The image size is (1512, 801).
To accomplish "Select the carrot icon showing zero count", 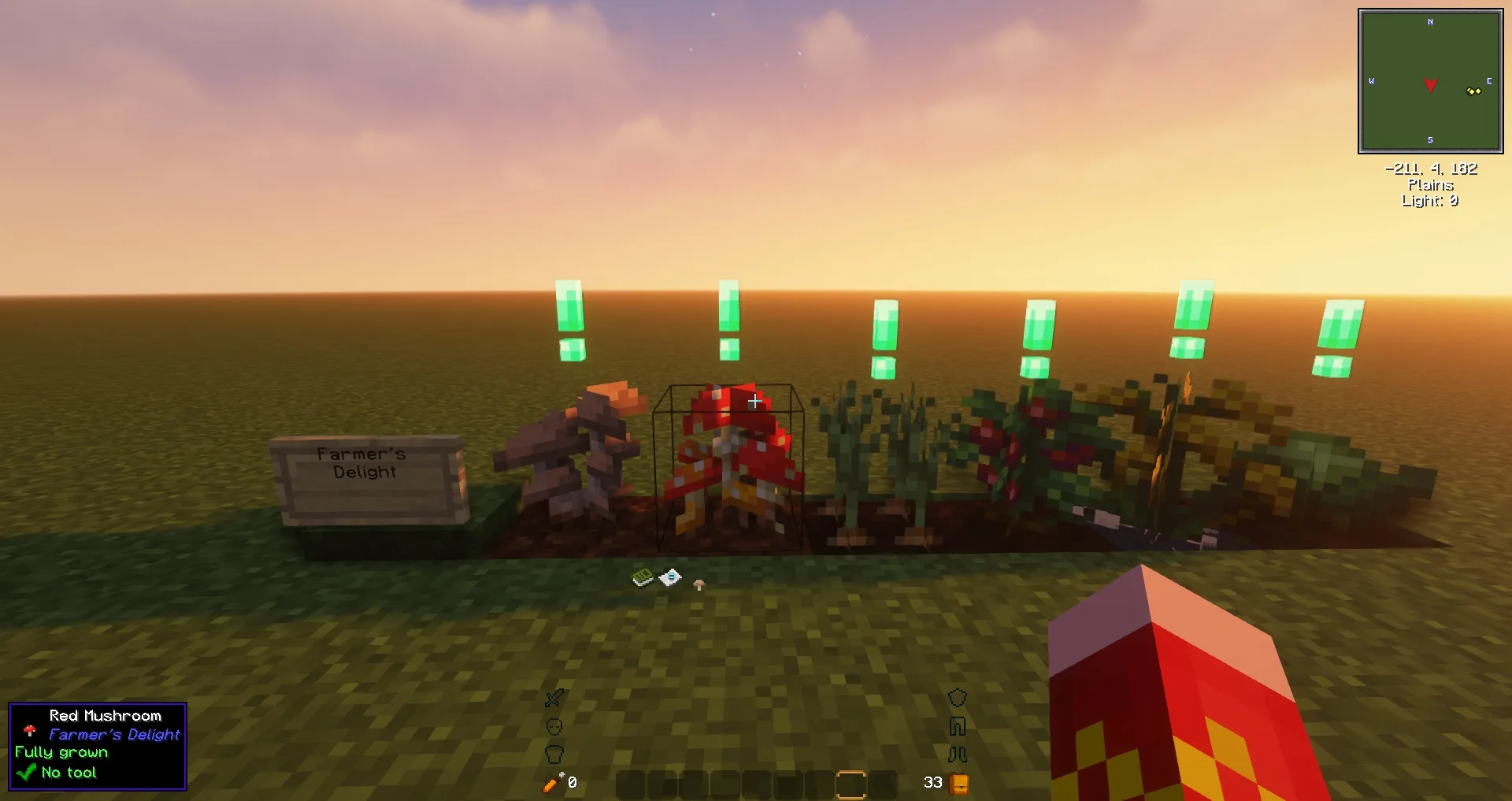I will (551, 782).
